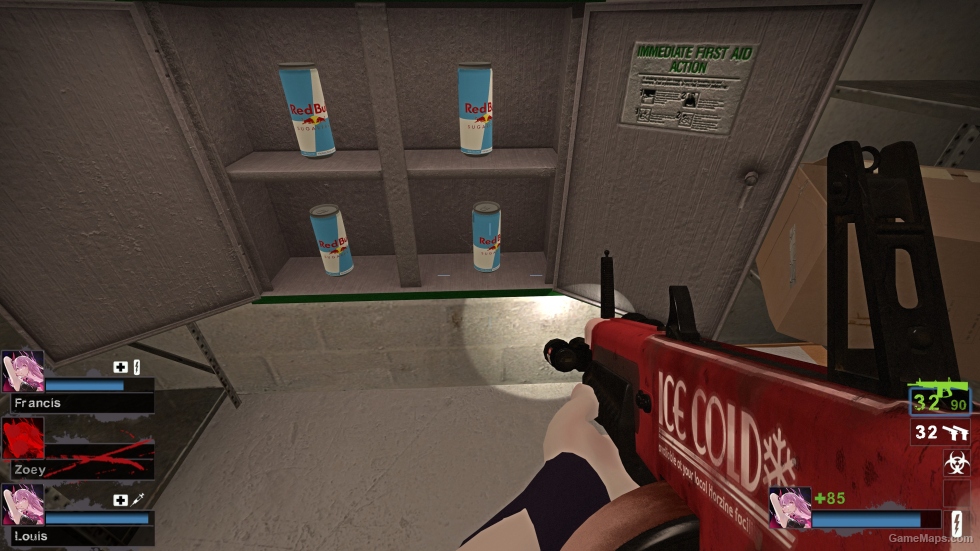
Task: Use the lightning bolt item in the bottom slot
Action: click(x=955, y=524)
